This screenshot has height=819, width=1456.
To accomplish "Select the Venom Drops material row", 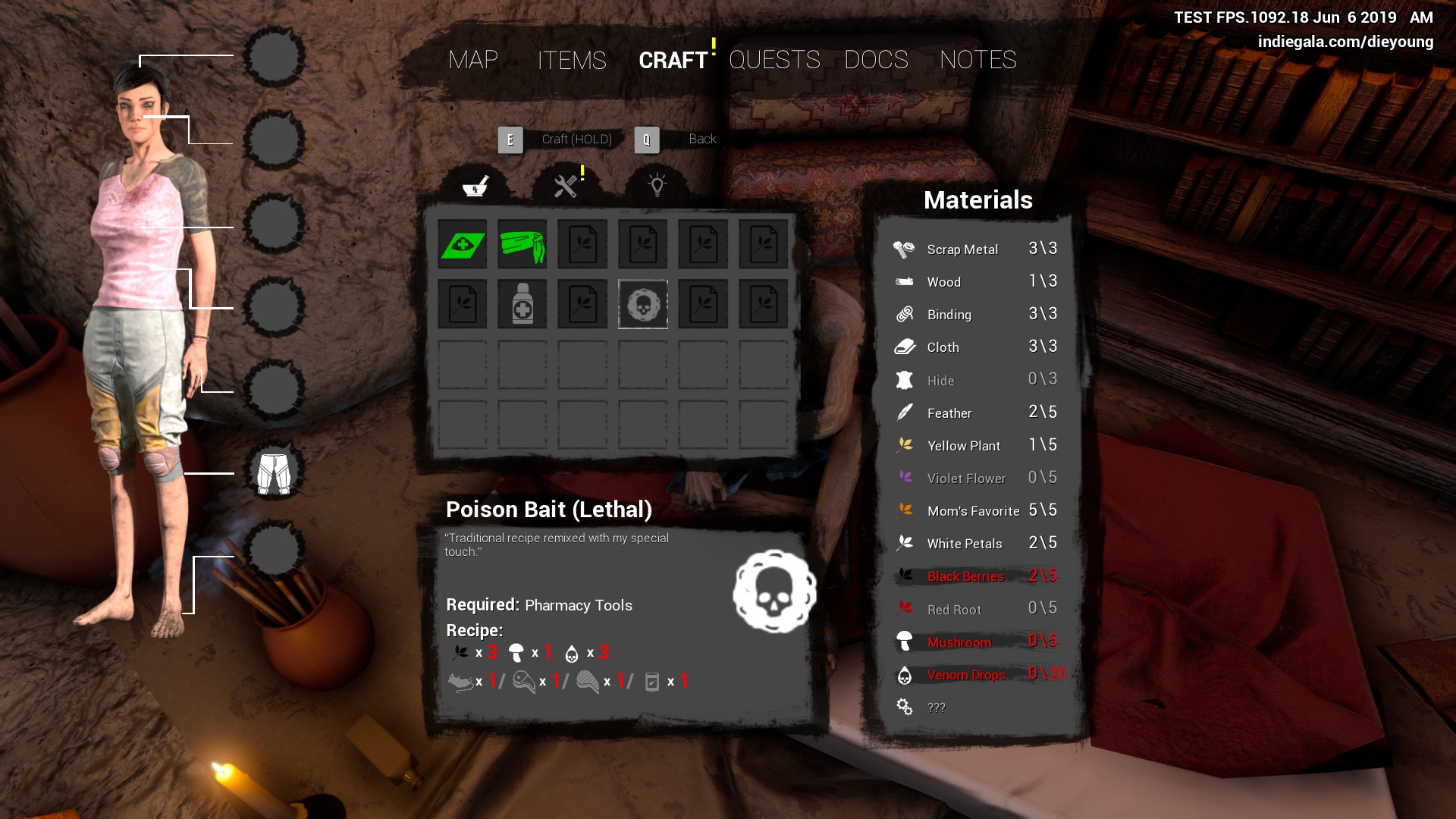I will [x=975, y=675].
